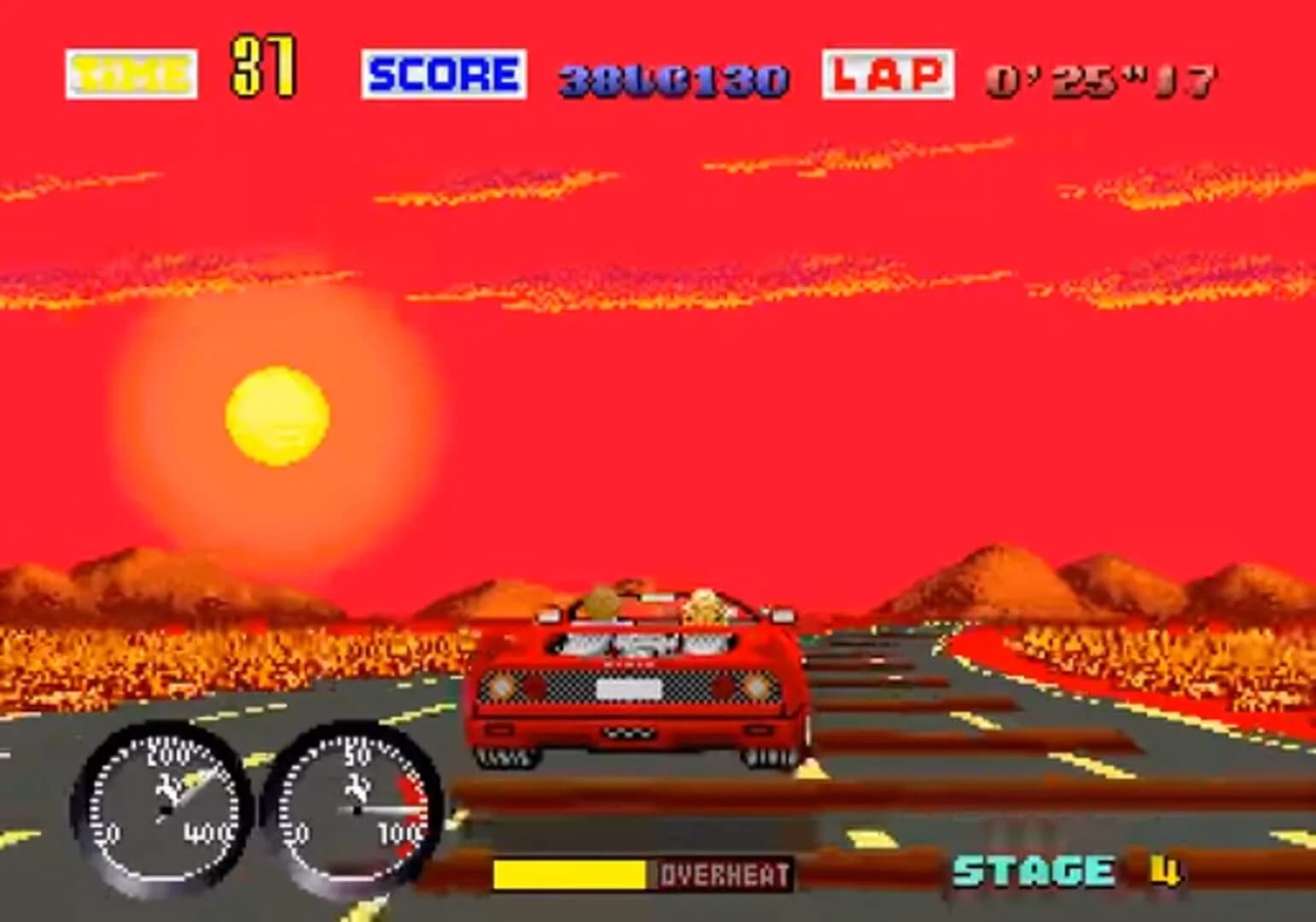Select the STAGE indicator text
This screenshot has width=1316, height=922.
click(1034, 872)
